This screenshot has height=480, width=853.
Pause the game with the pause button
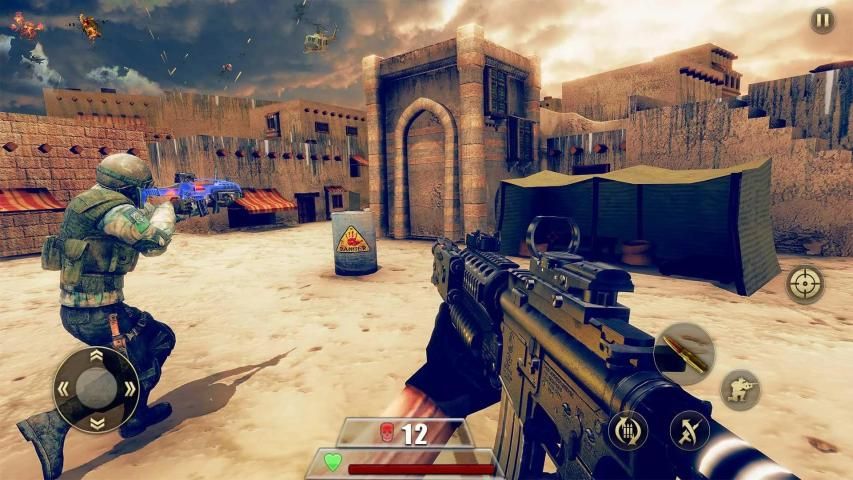click(x=822, y=21)
